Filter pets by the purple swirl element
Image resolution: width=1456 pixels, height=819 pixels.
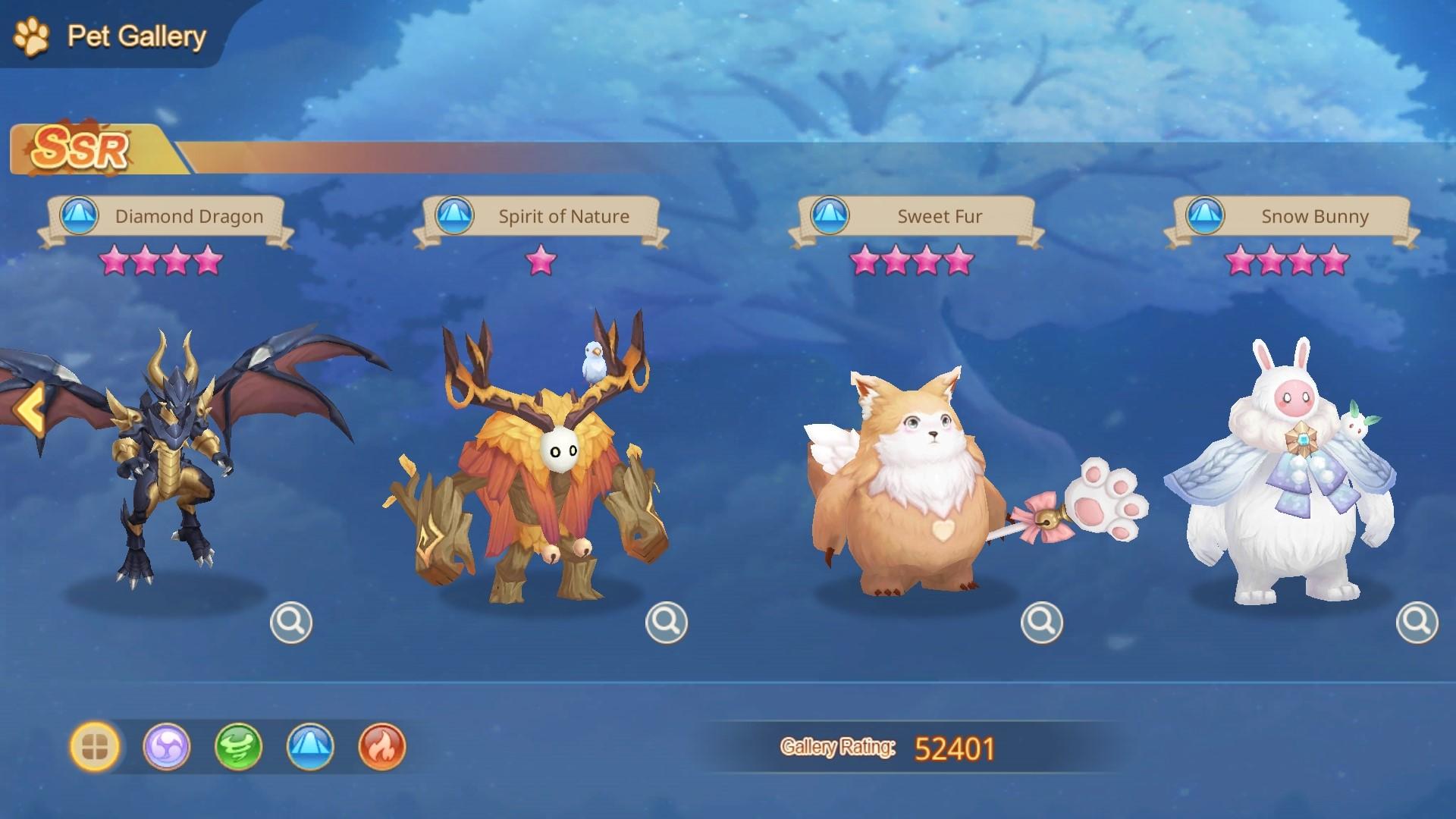(167, 747)
